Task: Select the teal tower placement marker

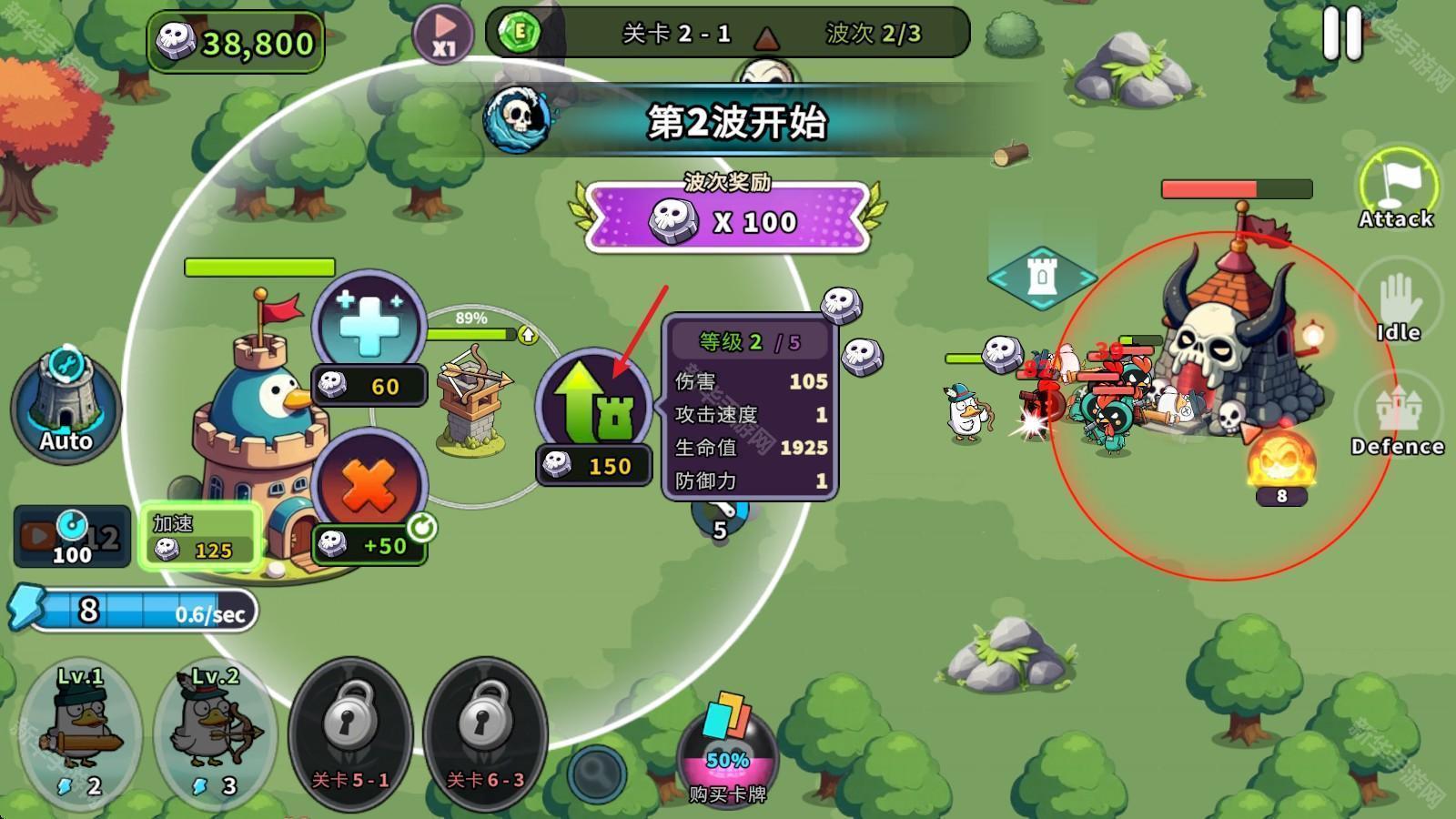Action: click(x=1042, y=277)
